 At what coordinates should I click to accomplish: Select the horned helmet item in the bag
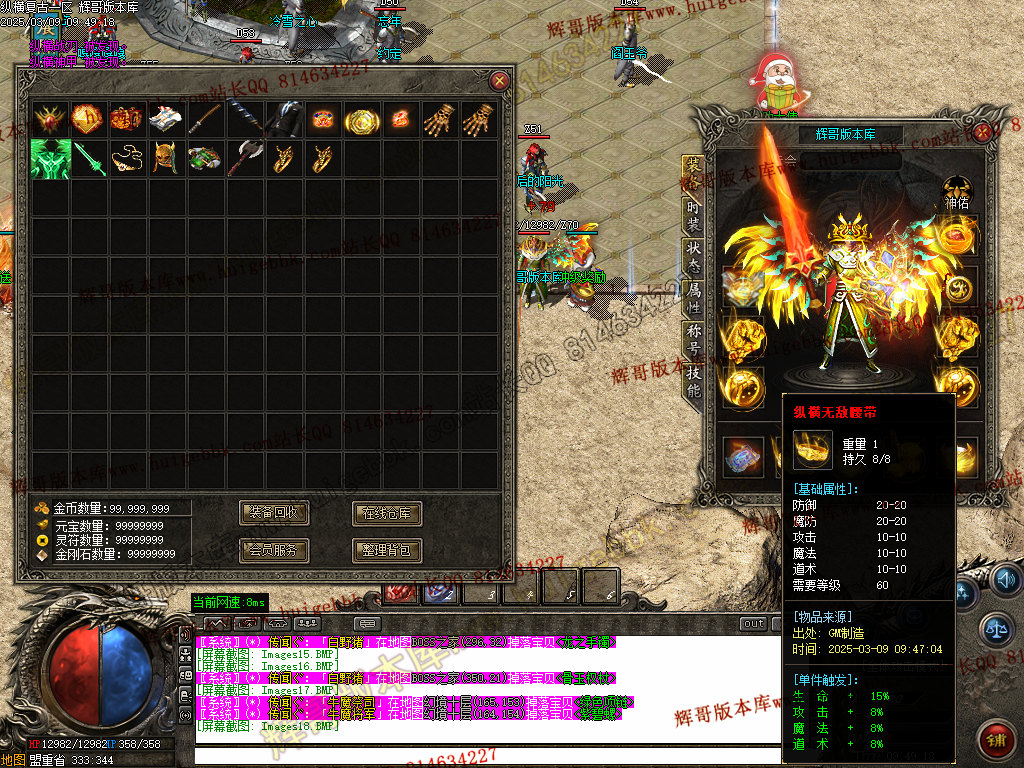tap(166, 159)
